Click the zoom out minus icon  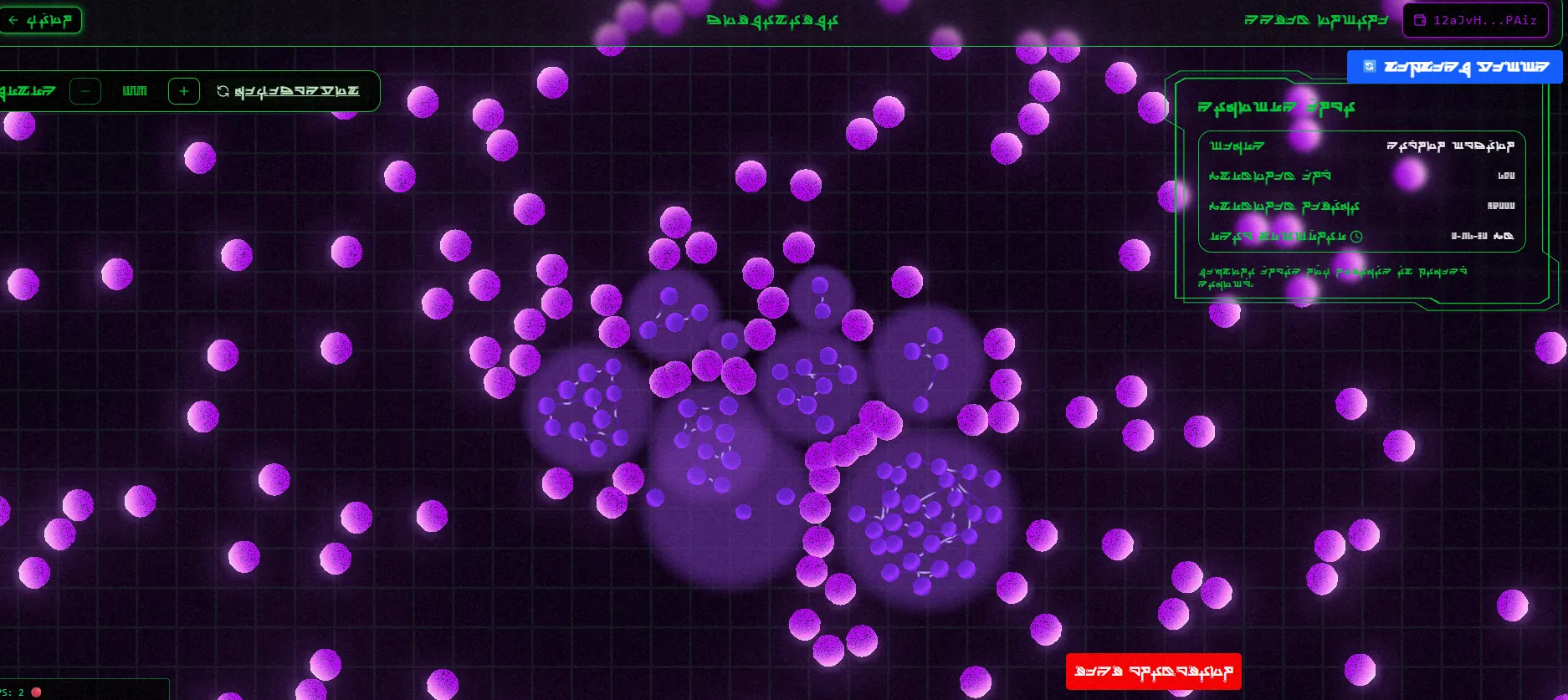pyautogui.click(x=85, y=90)
